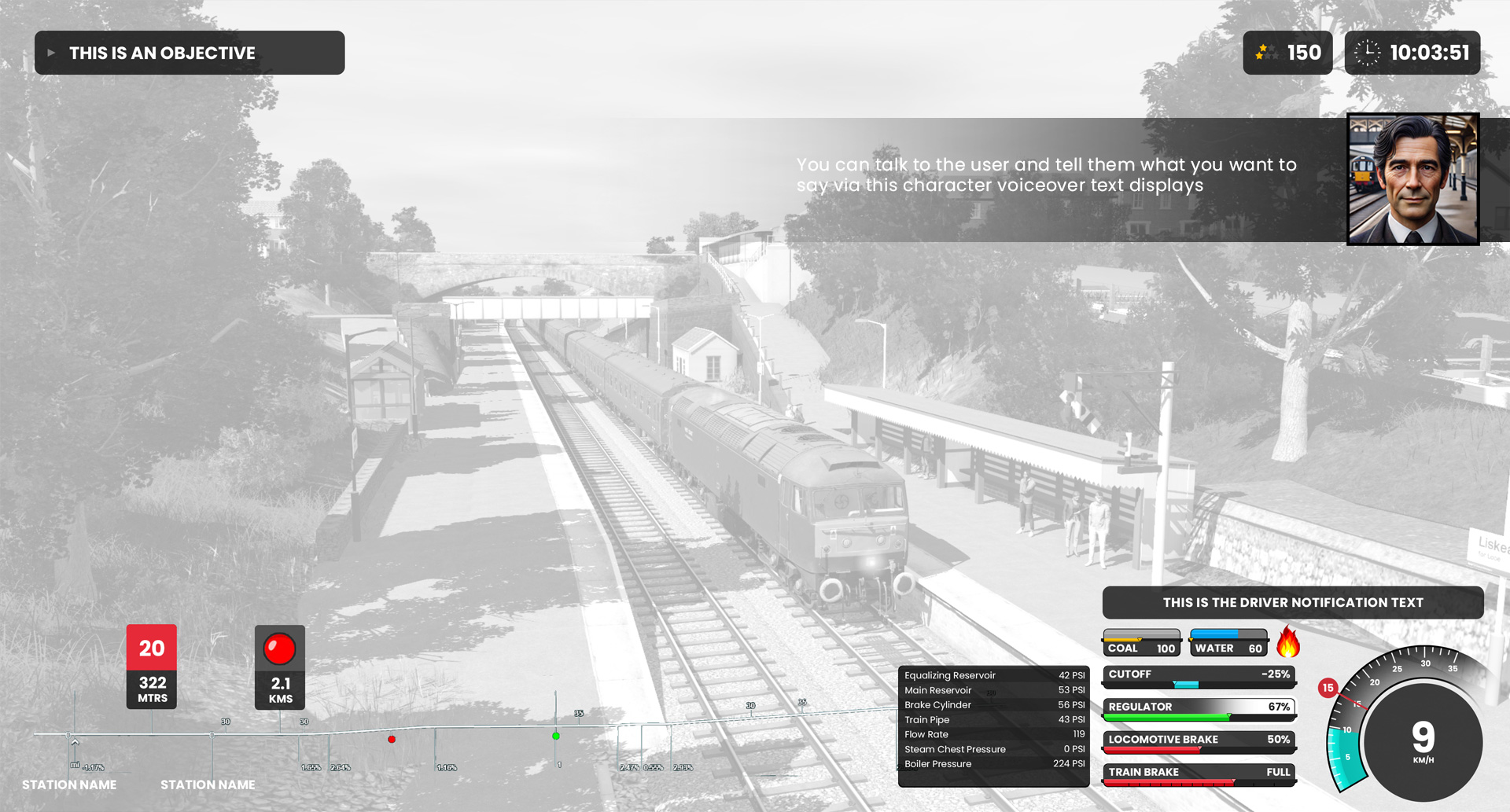Click the red 15 limit badge on the speedometer
The image size is (1510, 812).
pyautogui.click(x=1328, y=687)
